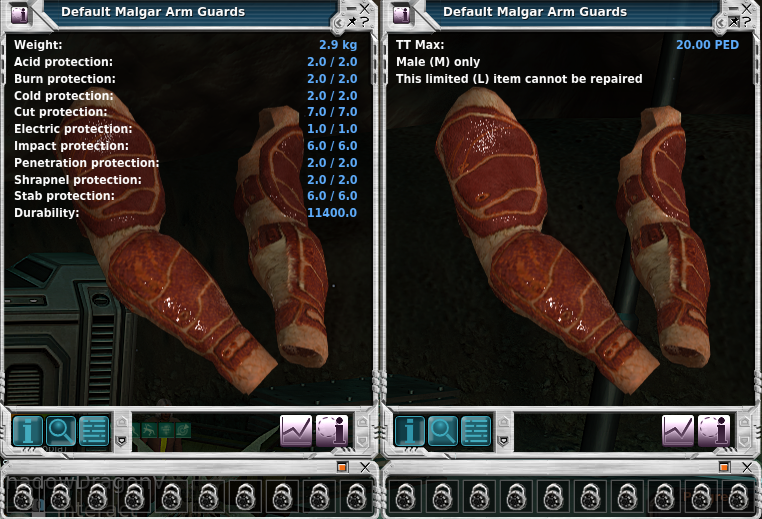Close lock-slot panel beneath the TT Max window
762x519 pixels.
pos(749,466)
